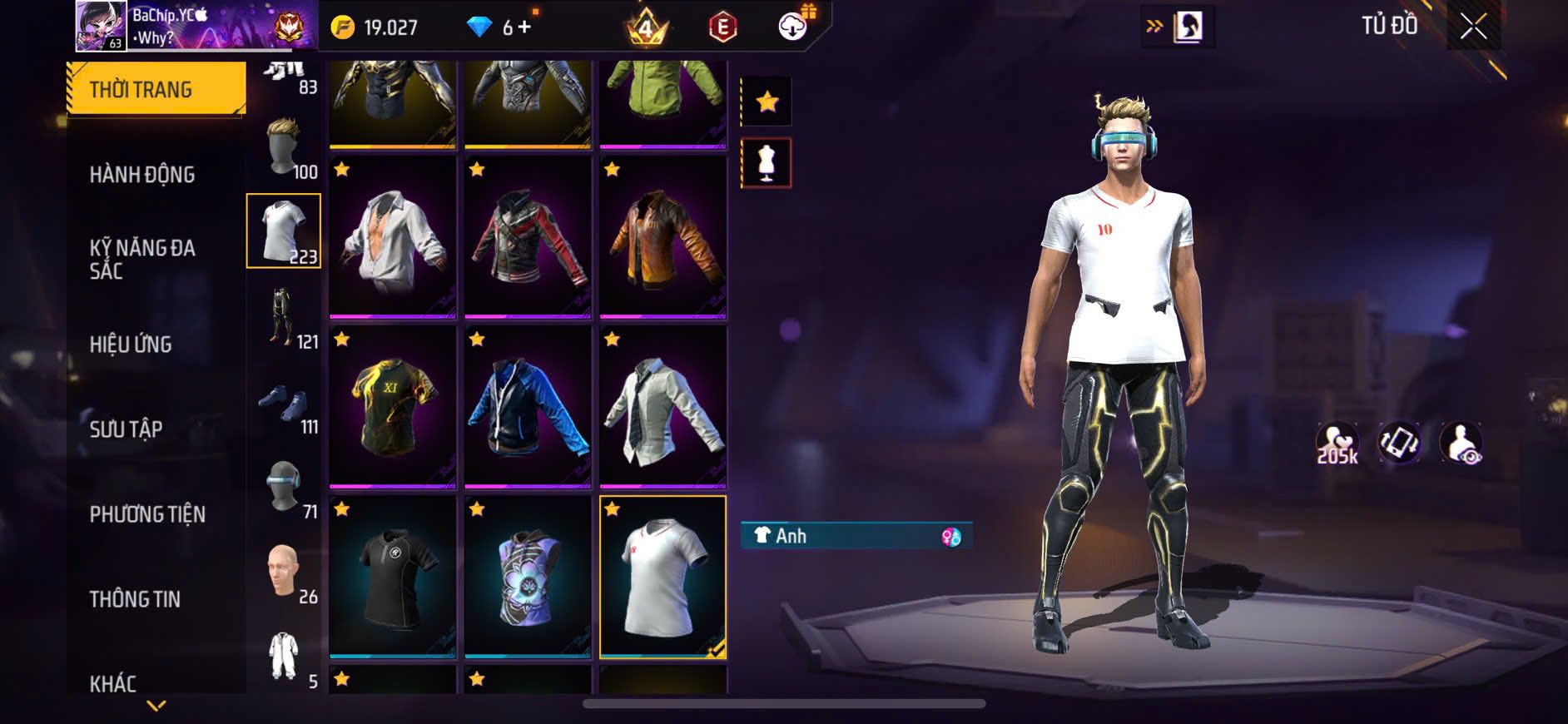The image size is (1568, 724).
Task: Show the Thông Tin section
Action: coord(135,599)
